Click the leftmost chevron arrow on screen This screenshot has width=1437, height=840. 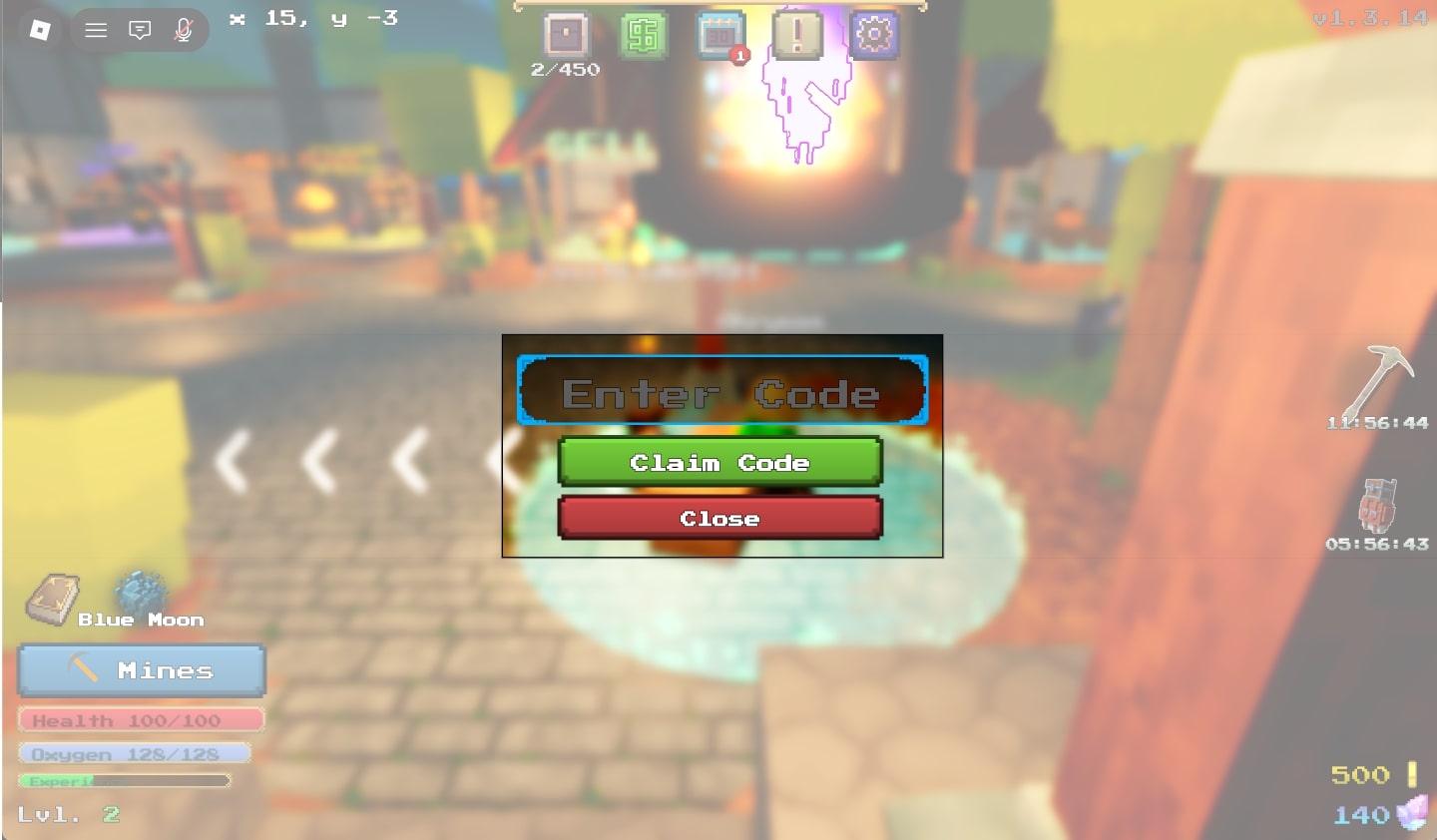(x=231, y=459)
